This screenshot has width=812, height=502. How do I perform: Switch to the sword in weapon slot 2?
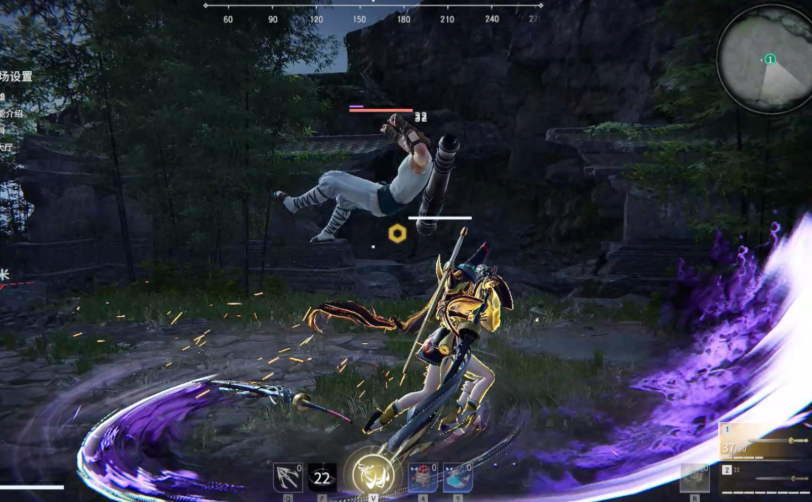(763, 470)
